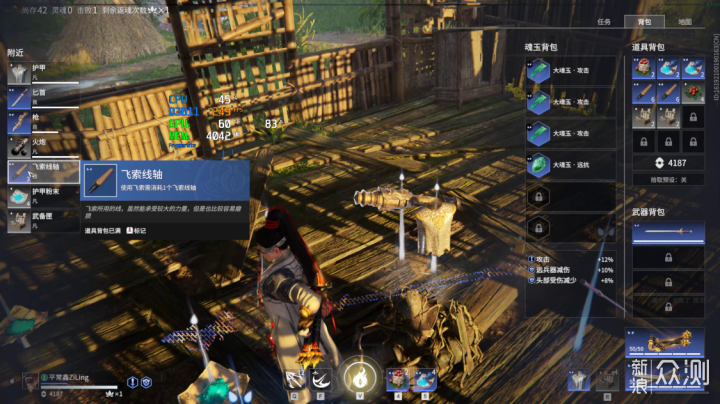Screen dimensions: 720x404
Task: Select the 枪 spear in nearby items
Action: pyautogui.click(x=40, y=122)
